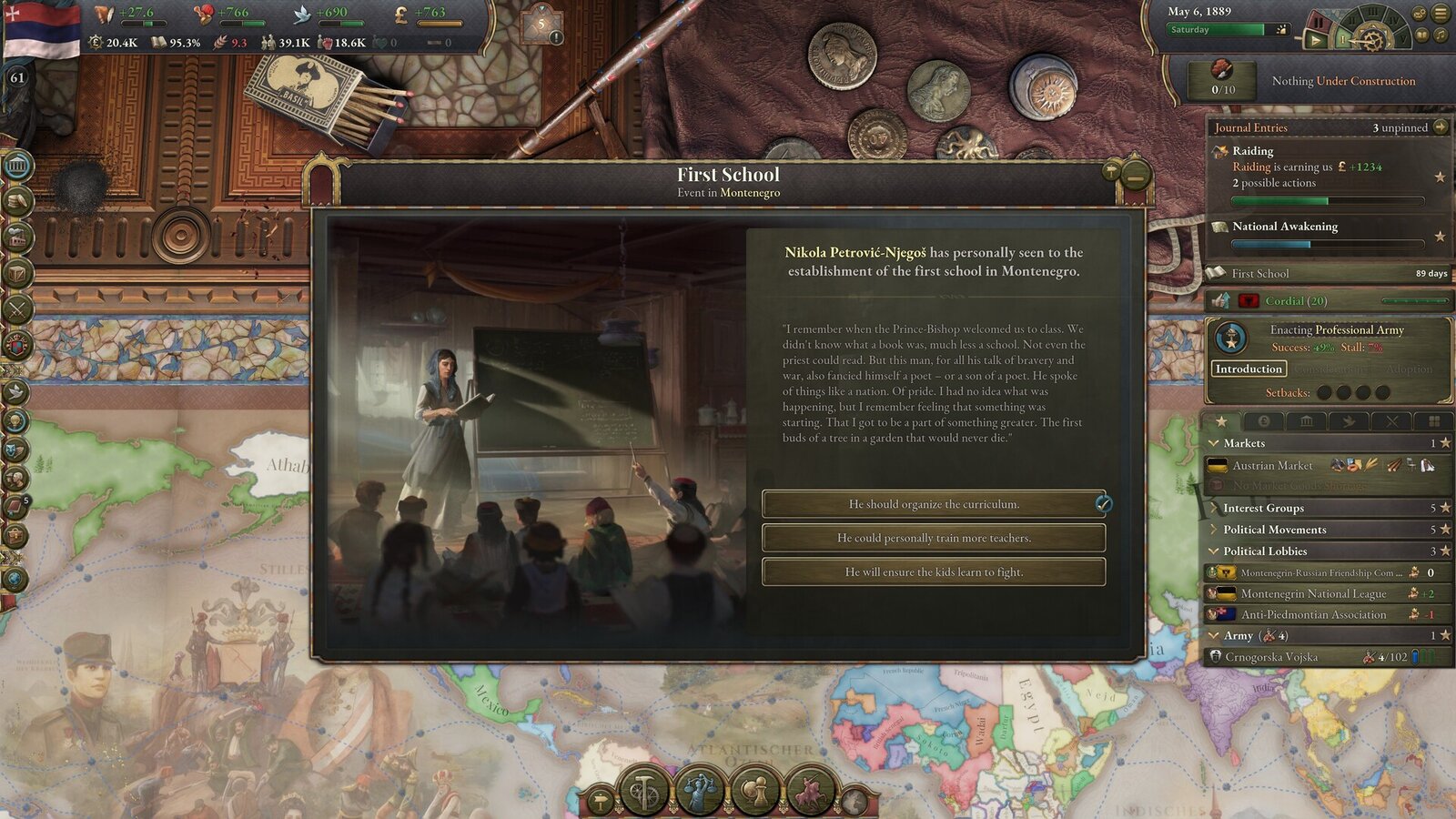Click the Nothing Under Construction link

click(1344, 80)
